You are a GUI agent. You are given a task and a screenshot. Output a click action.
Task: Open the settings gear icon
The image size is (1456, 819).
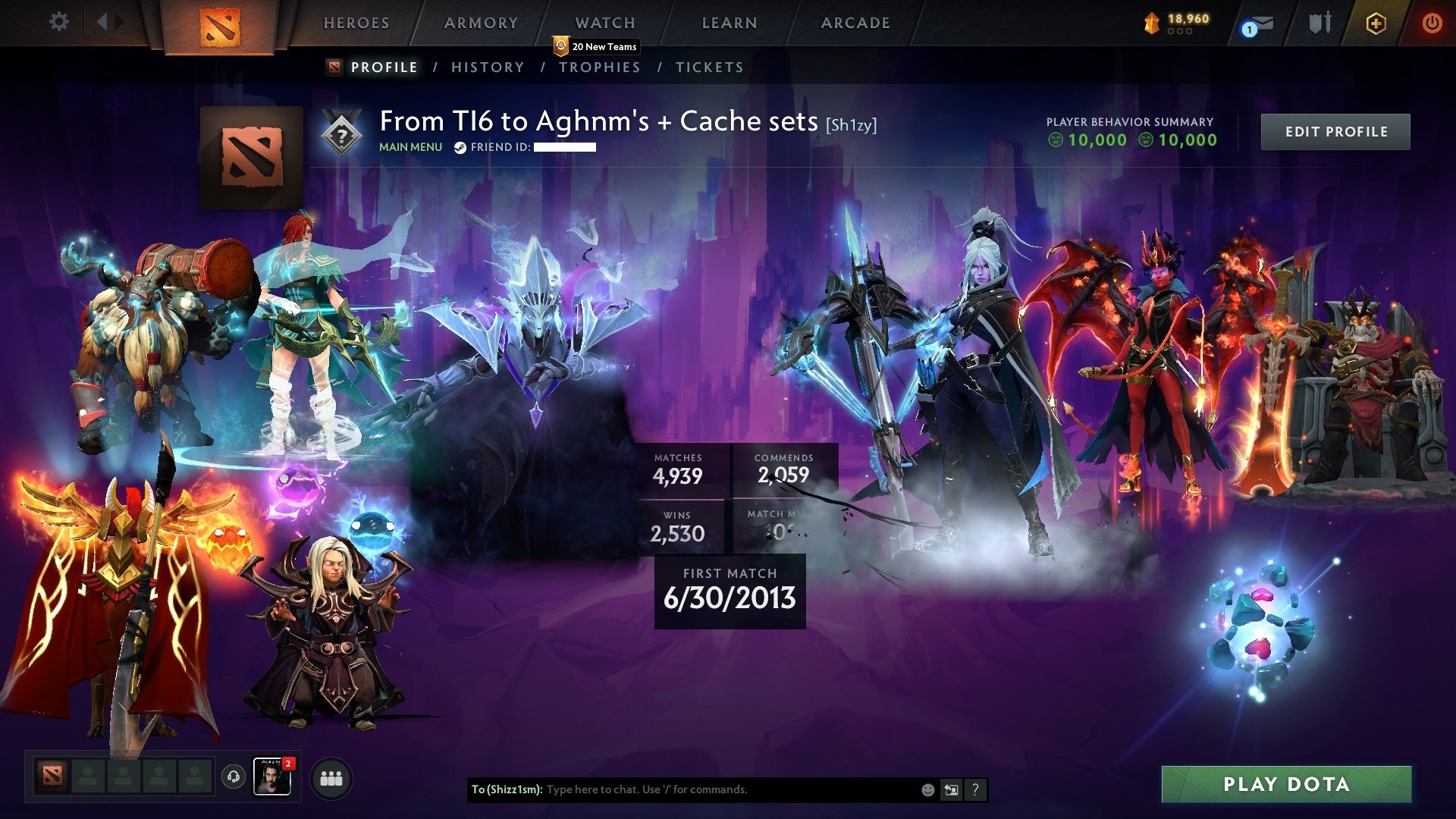(58, 22)
